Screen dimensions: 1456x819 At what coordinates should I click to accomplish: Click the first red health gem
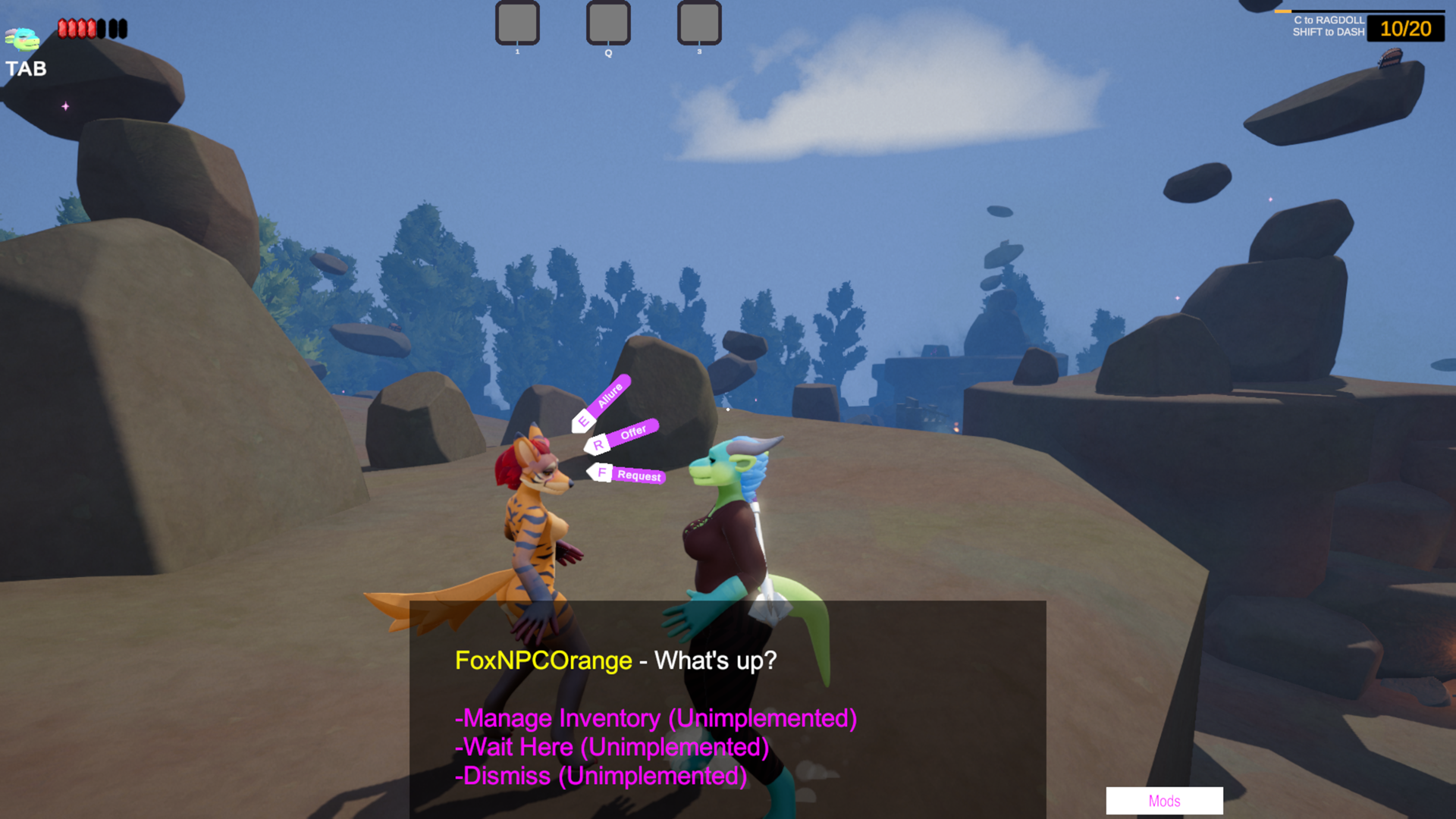coord(62,30)
